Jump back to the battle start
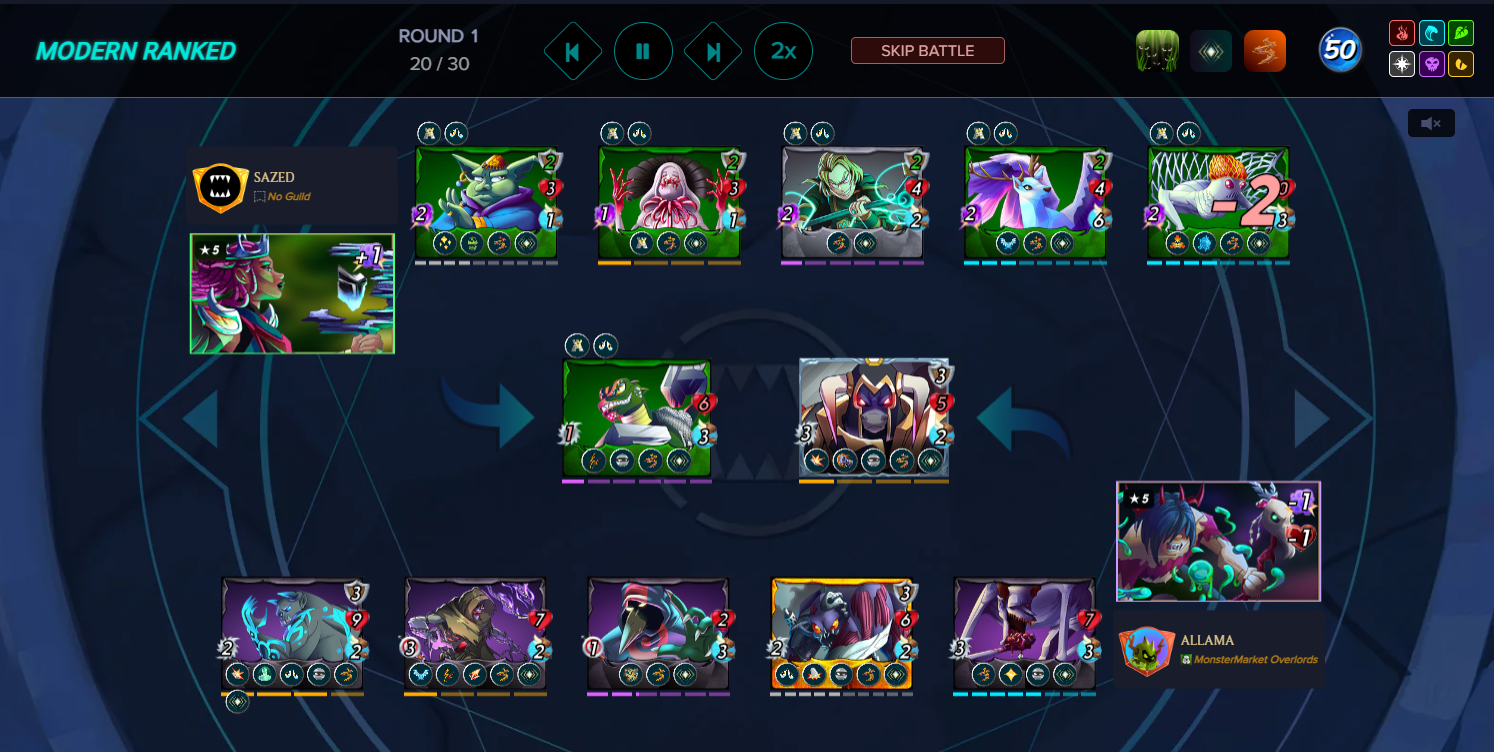The image size is (1494, 752). (573, 51)
